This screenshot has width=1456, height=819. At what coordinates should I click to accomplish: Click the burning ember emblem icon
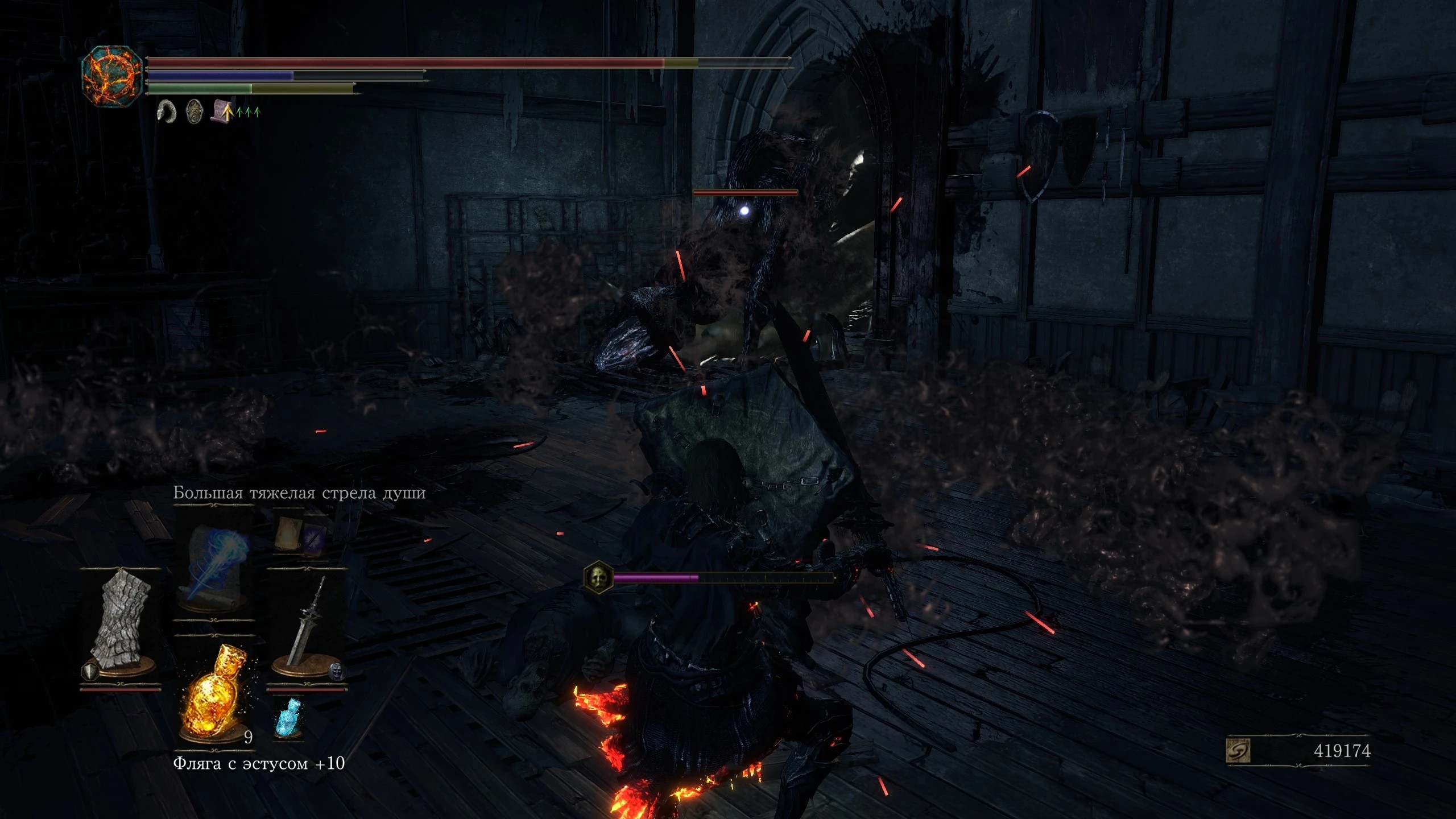[112, 77]
